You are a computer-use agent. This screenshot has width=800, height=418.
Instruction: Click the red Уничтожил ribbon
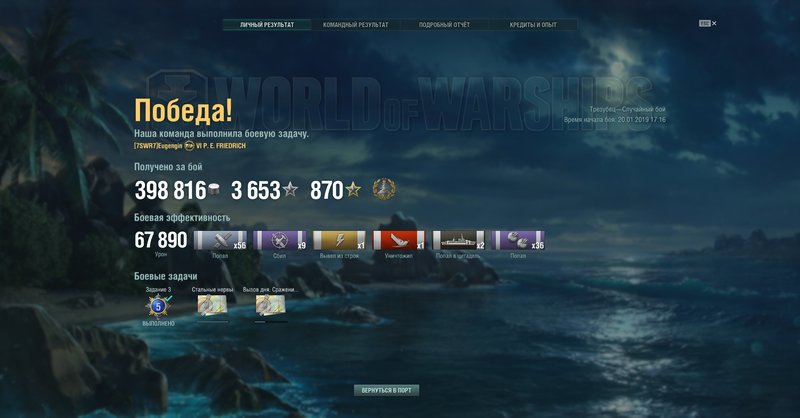(x=399, y=240)
